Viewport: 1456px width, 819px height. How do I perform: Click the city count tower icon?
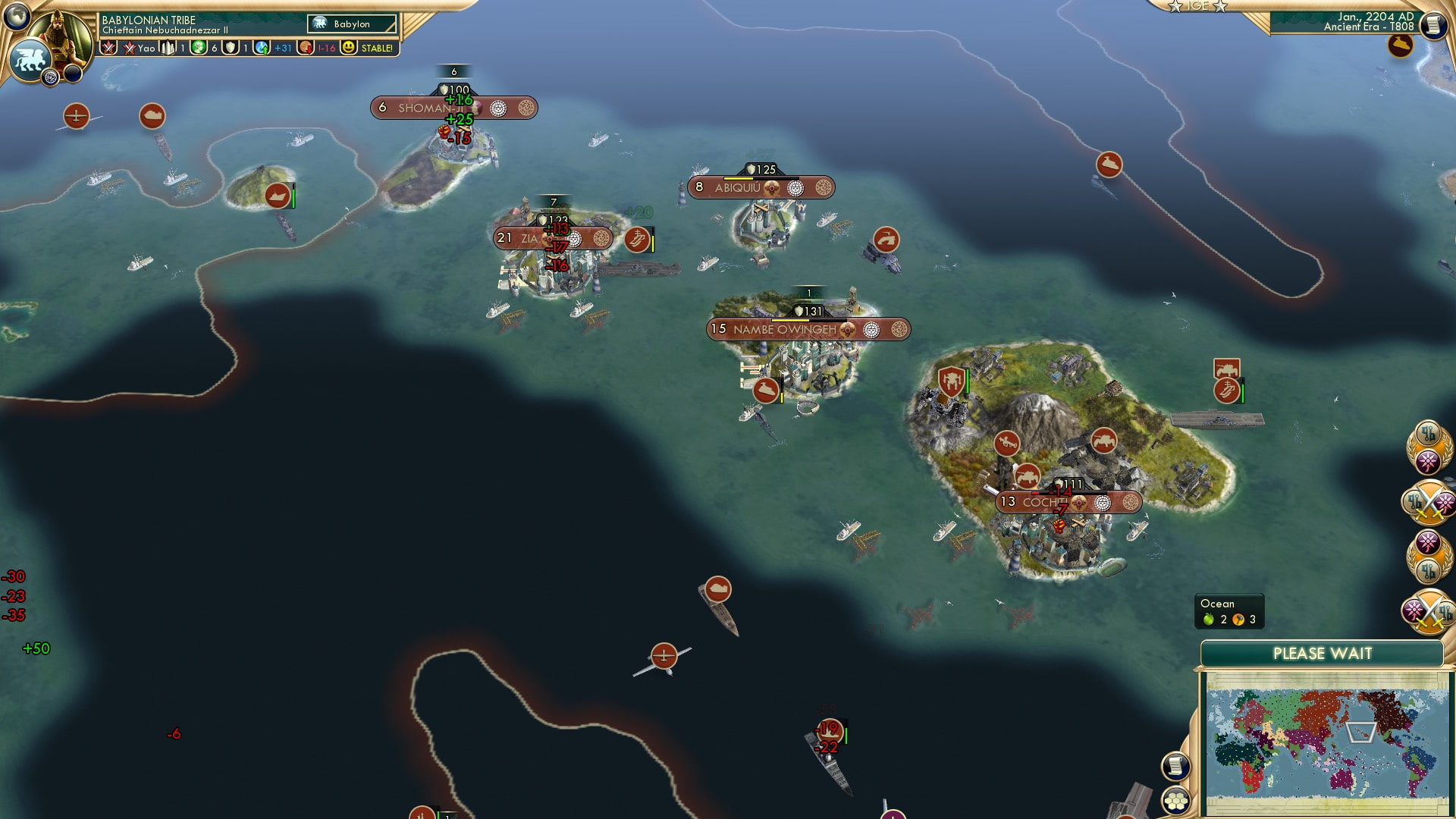[x=166, y=47]
